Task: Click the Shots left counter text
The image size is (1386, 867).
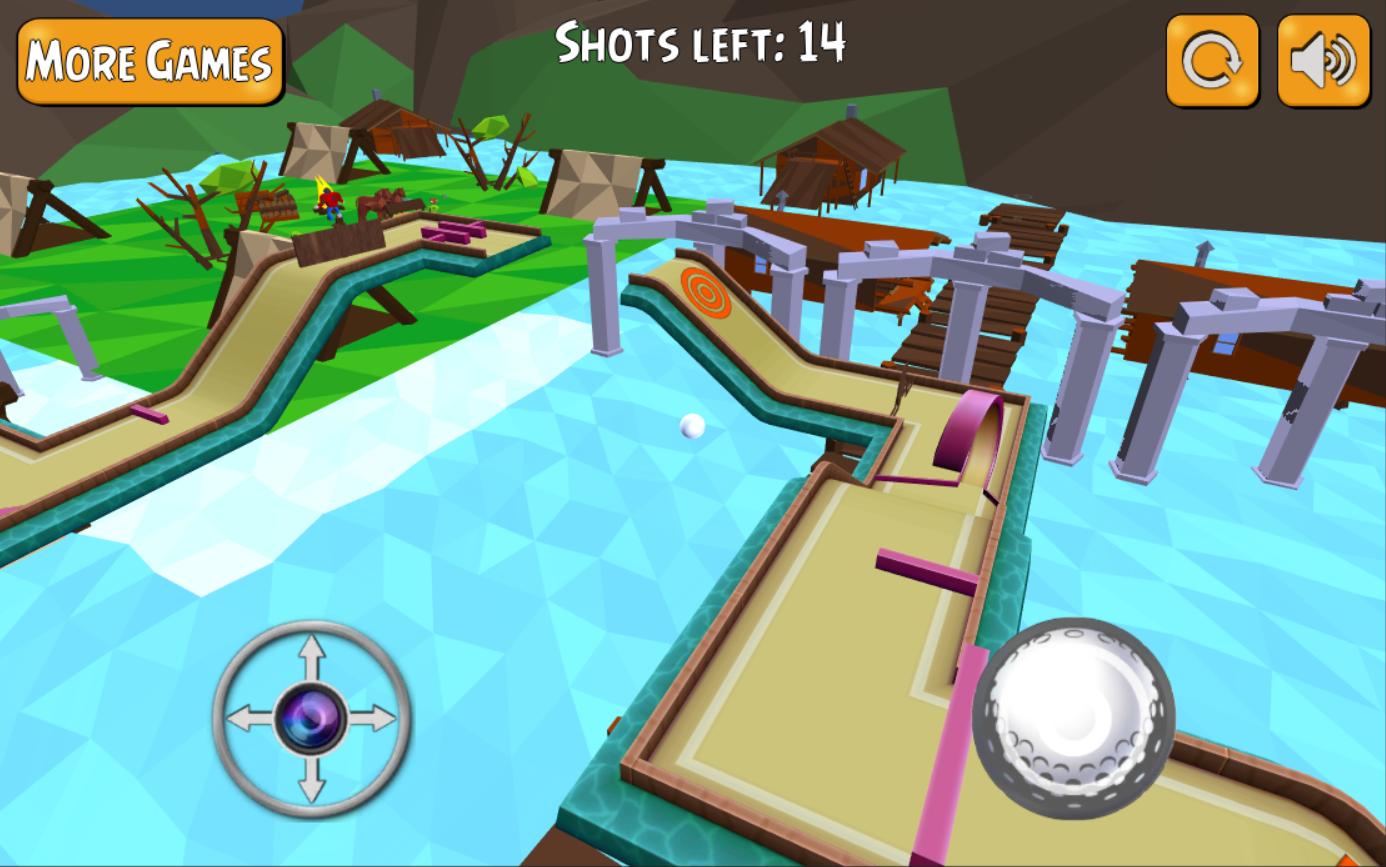Action: (700, 43)
